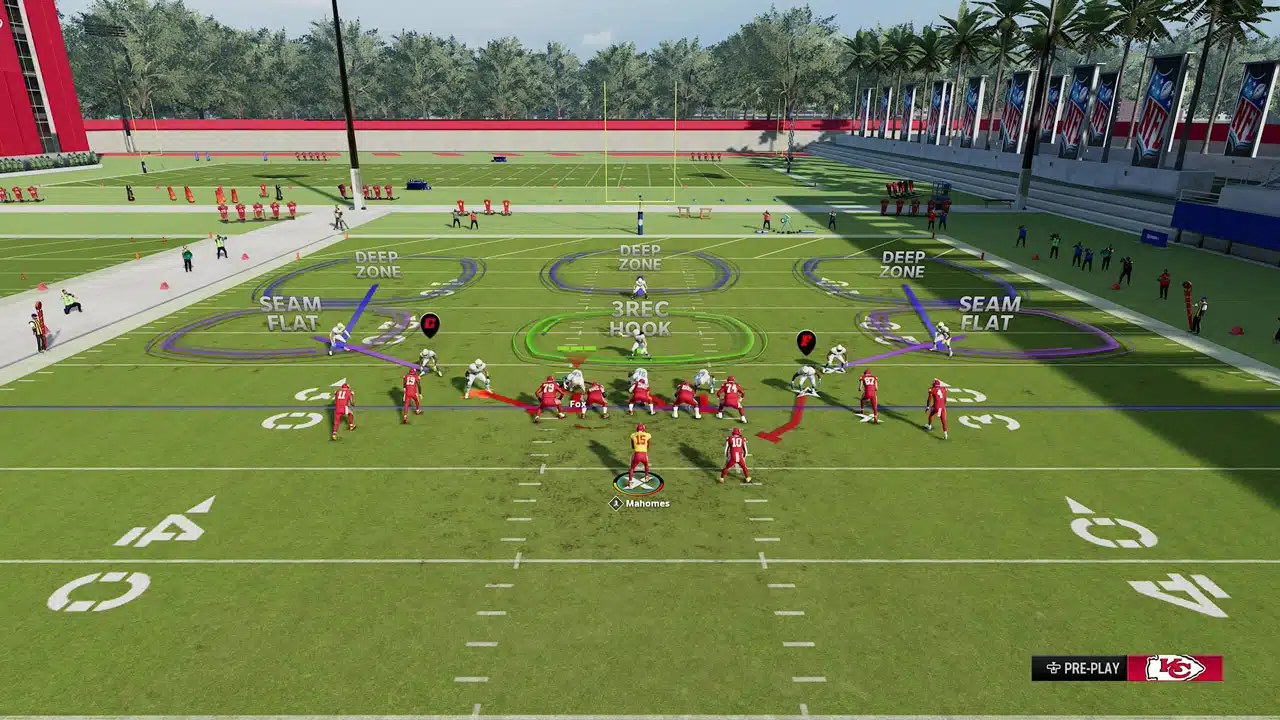
Task: Open the 3REC HOOK assignment details
Action: (641, 322)
